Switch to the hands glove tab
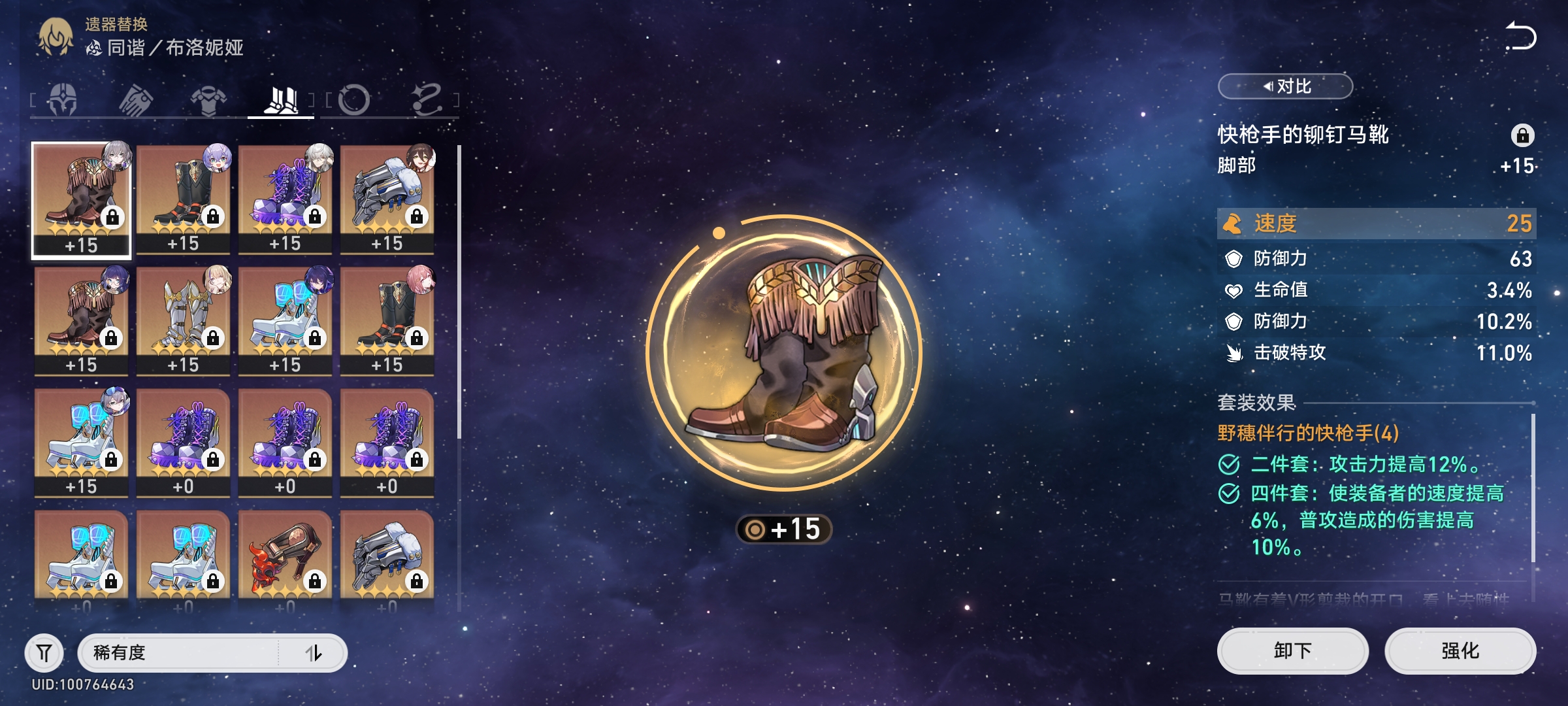Image resolution: width=1568 pixels, height=706 pixels. (136, 100)
